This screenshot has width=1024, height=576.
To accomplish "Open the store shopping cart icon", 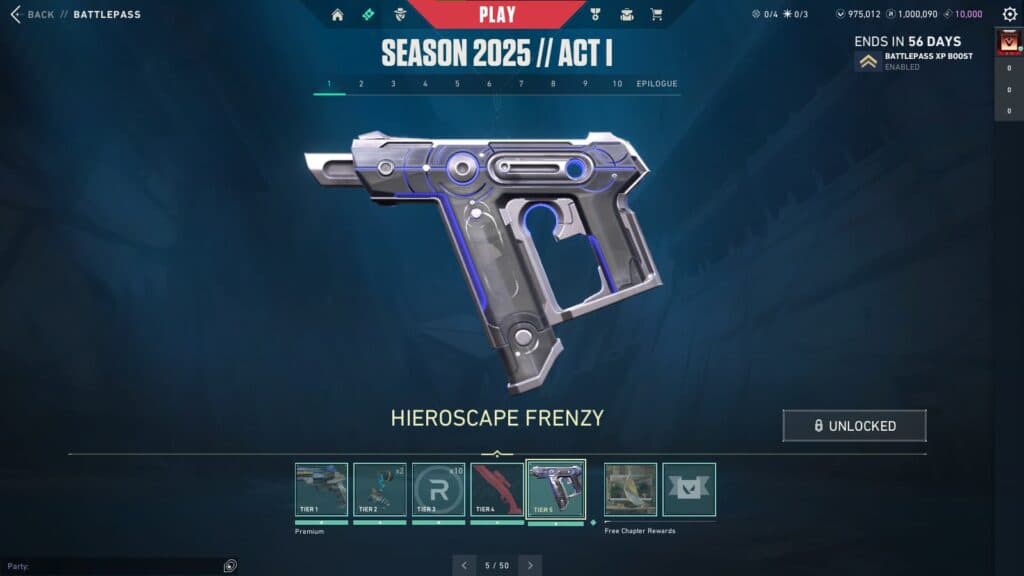I will point(657,15).
